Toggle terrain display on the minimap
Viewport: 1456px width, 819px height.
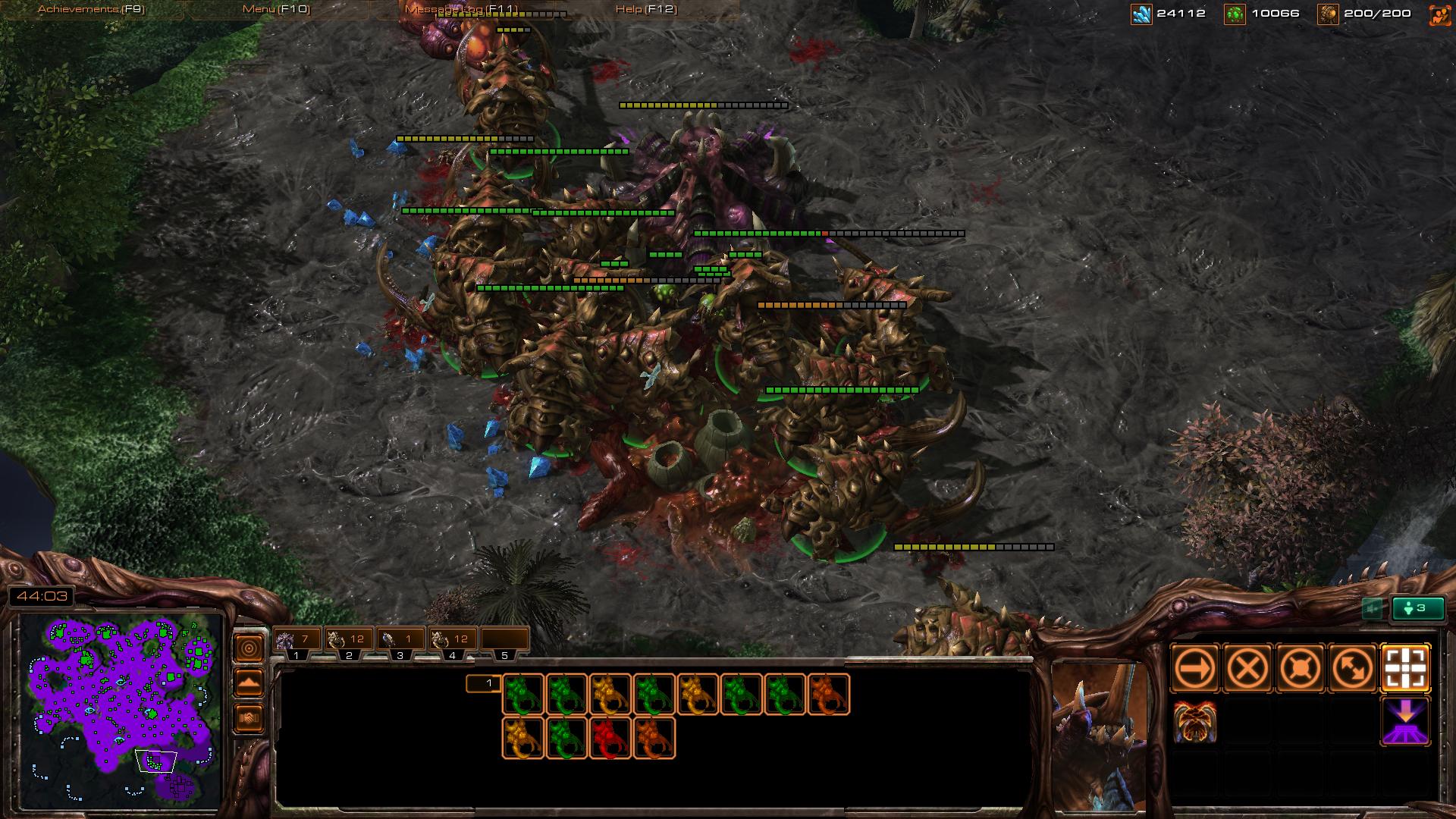coord(249,682)
